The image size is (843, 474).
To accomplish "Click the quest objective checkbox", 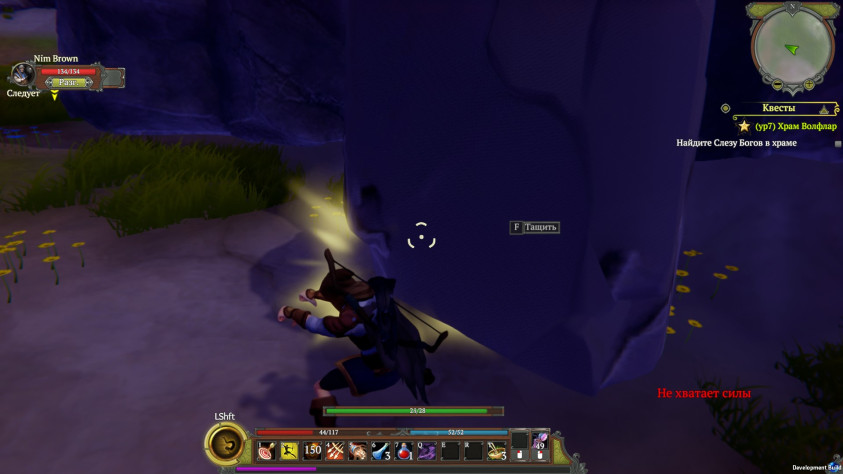I will point(838,144).
